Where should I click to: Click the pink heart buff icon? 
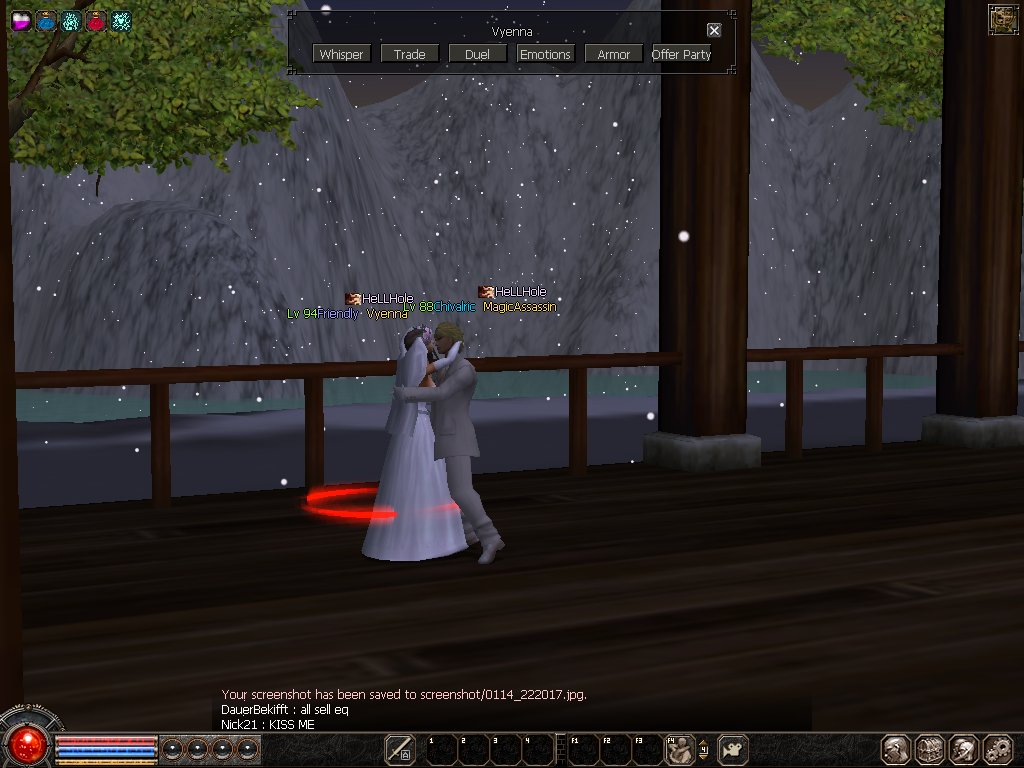(21, 20)
